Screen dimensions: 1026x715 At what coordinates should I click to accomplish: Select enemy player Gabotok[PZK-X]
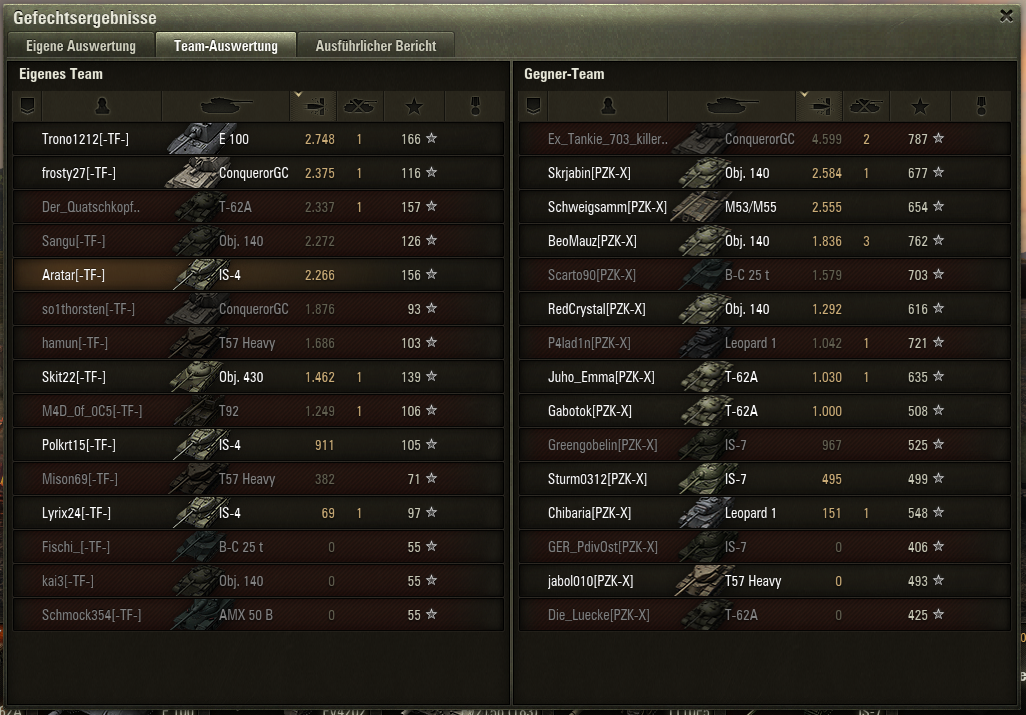pos(590,411)
